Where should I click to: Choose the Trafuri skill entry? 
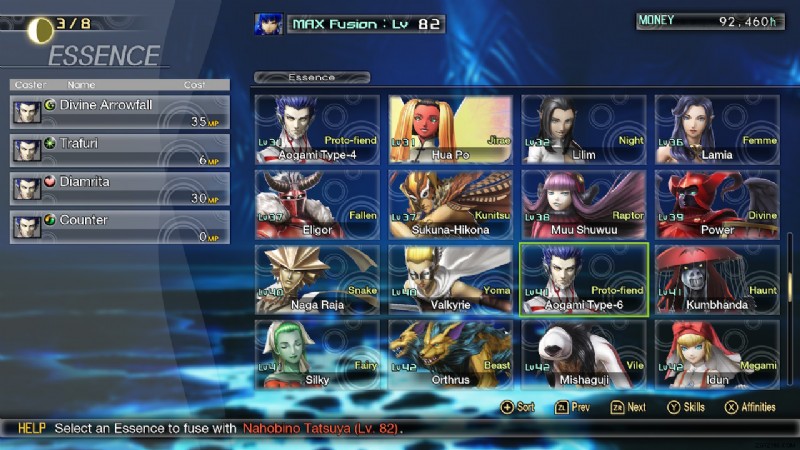click(x=120, y=150)
